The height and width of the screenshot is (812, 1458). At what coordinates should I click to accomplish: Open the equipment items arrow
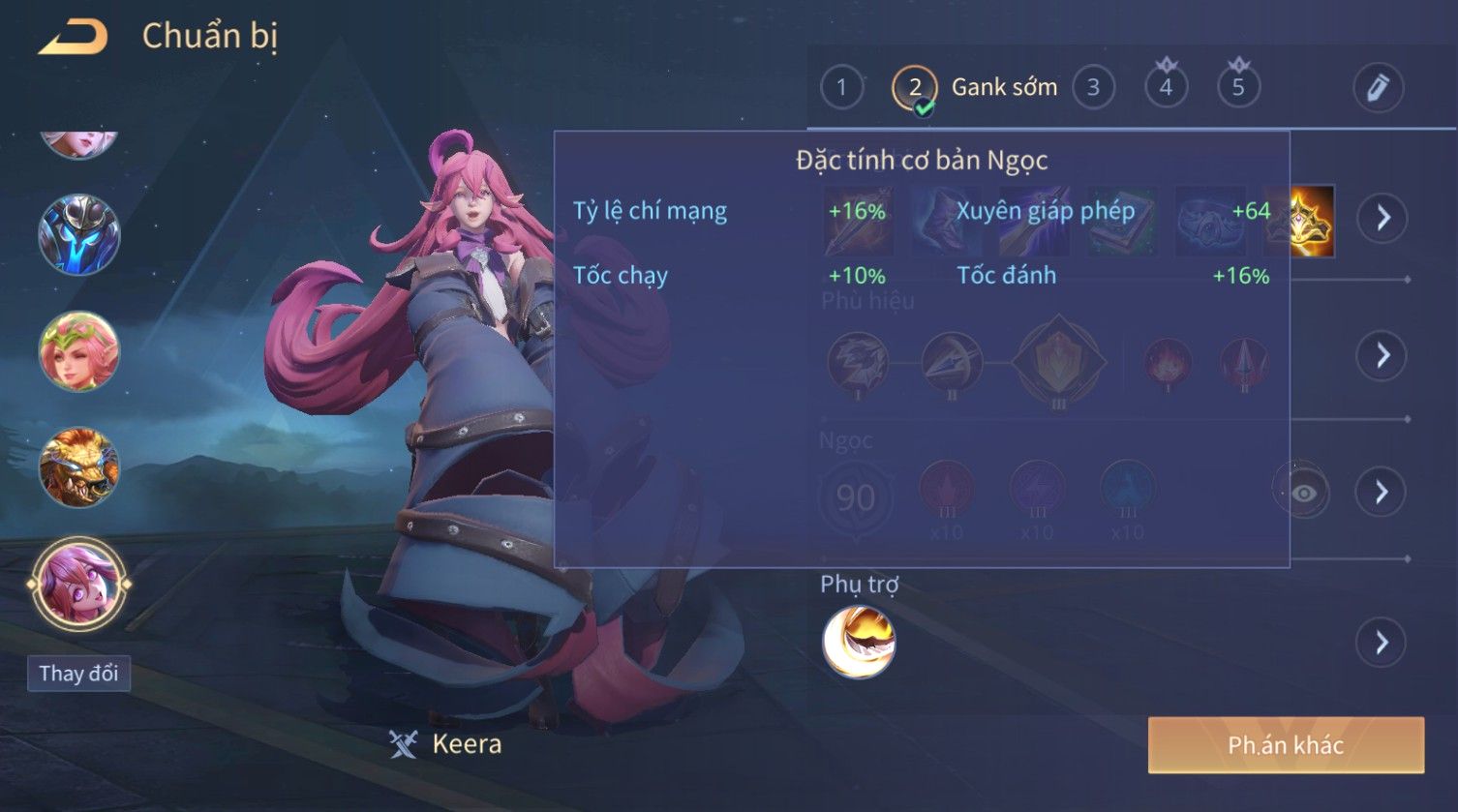1382,218
